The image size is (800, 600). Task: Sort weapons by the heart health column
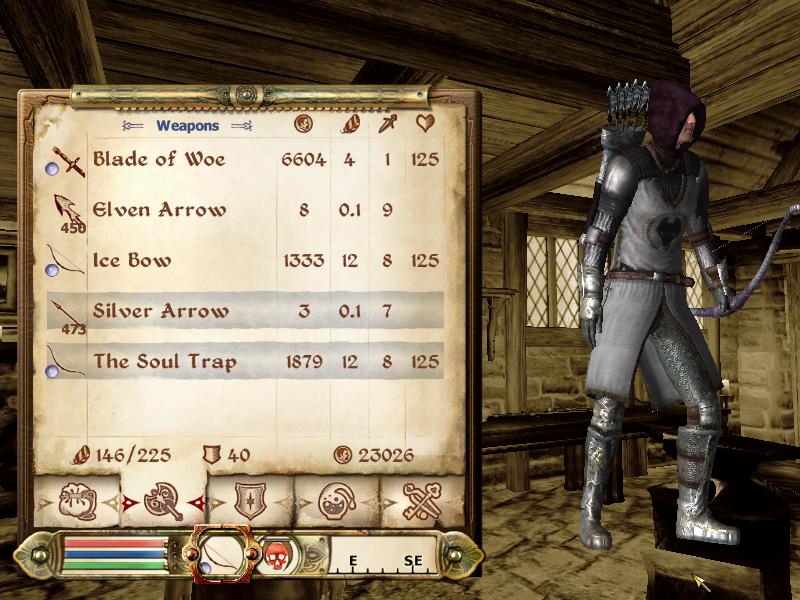tap(425, 125)
